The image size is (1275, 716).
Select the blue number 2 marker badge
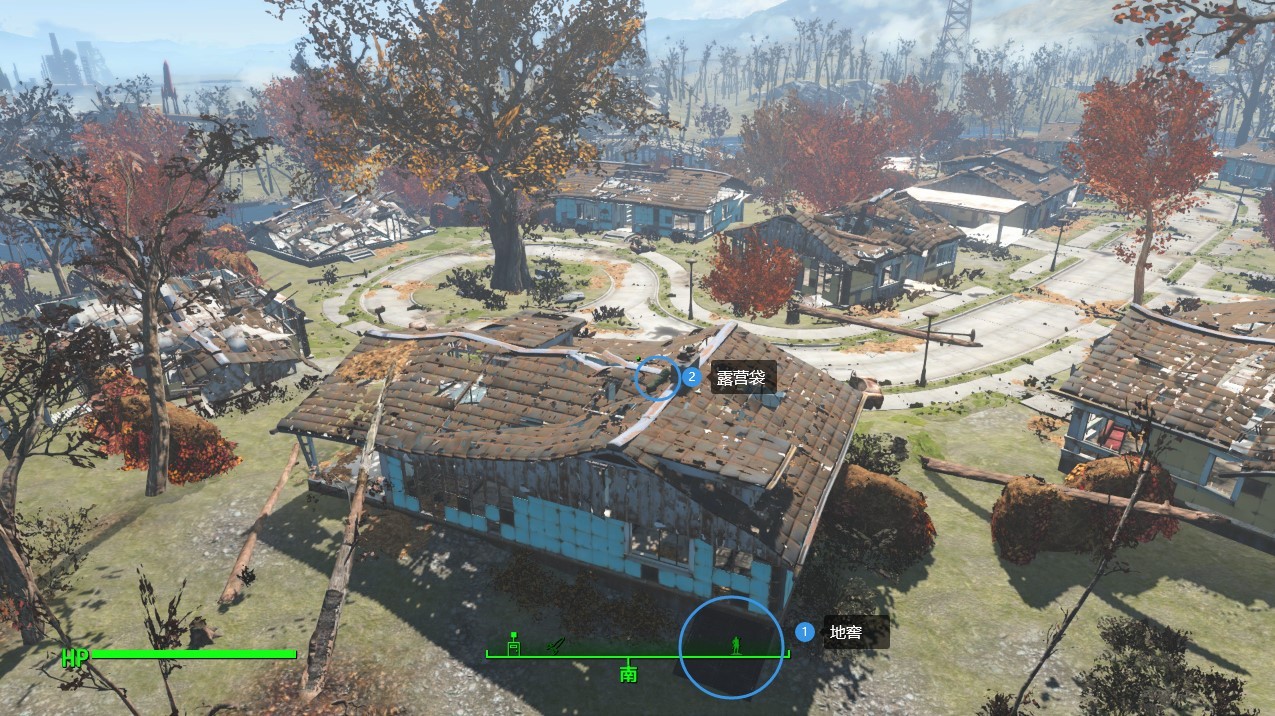[x=691, y=378]
